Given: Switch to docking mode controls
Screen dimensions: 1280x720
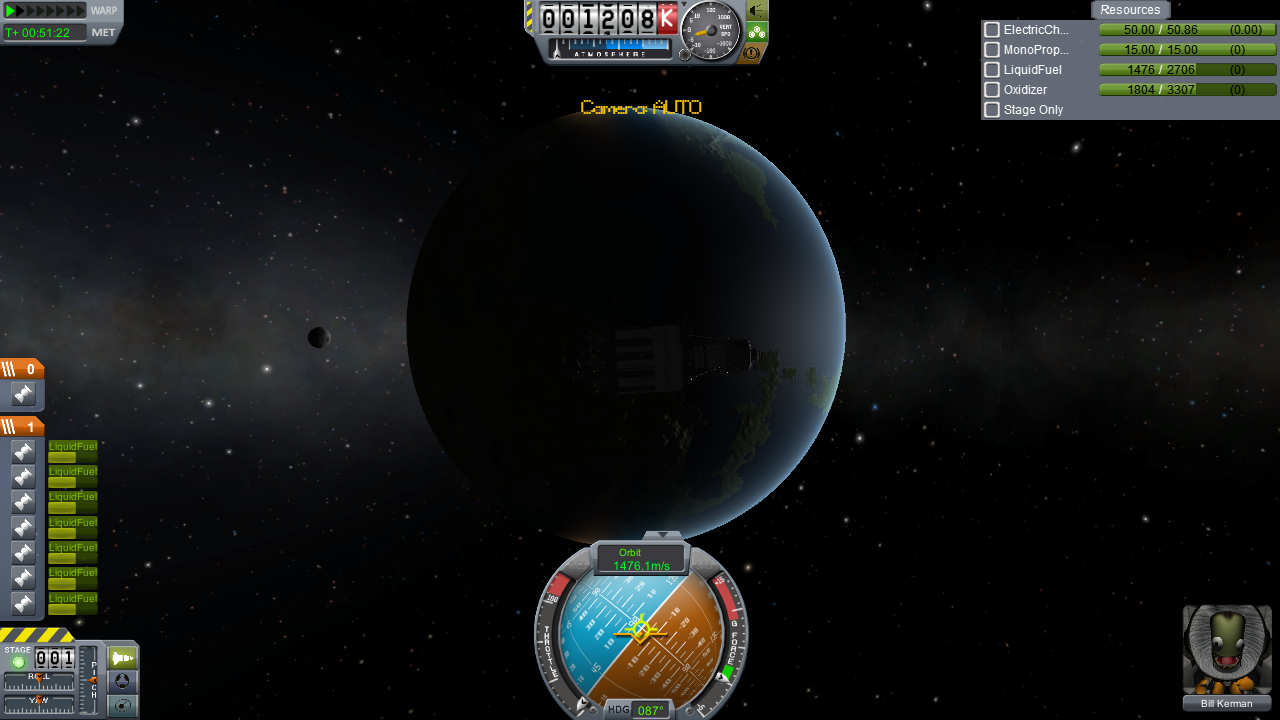Looking at the screenshot, I should [x=123, y=682].
